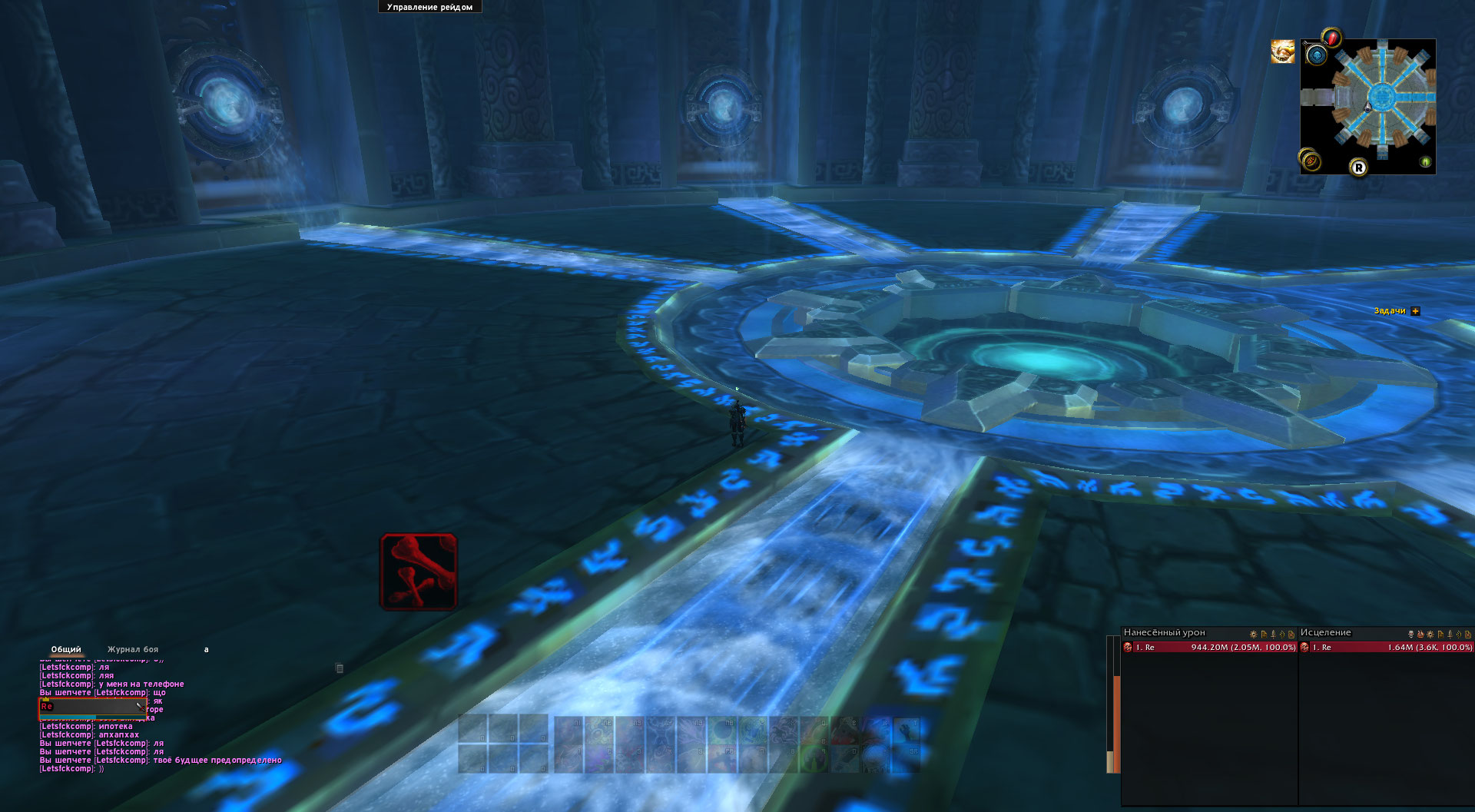Click the green eye minimap button
The height and width of the screenshot is (812, 1475).
click(x=1425, y=162)
